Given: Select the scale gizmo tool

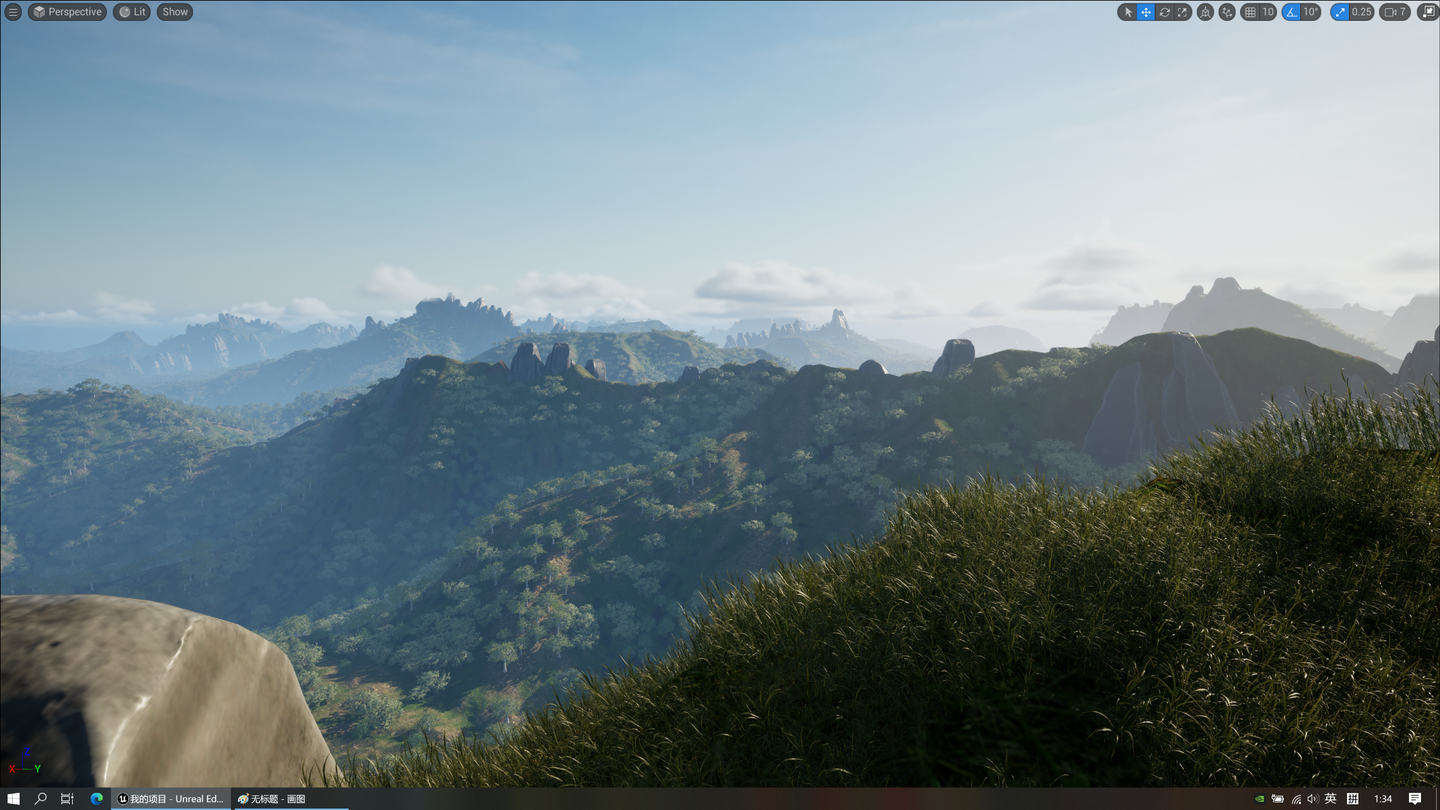Looking at the screenshot, I should (x=1182, y=12).
